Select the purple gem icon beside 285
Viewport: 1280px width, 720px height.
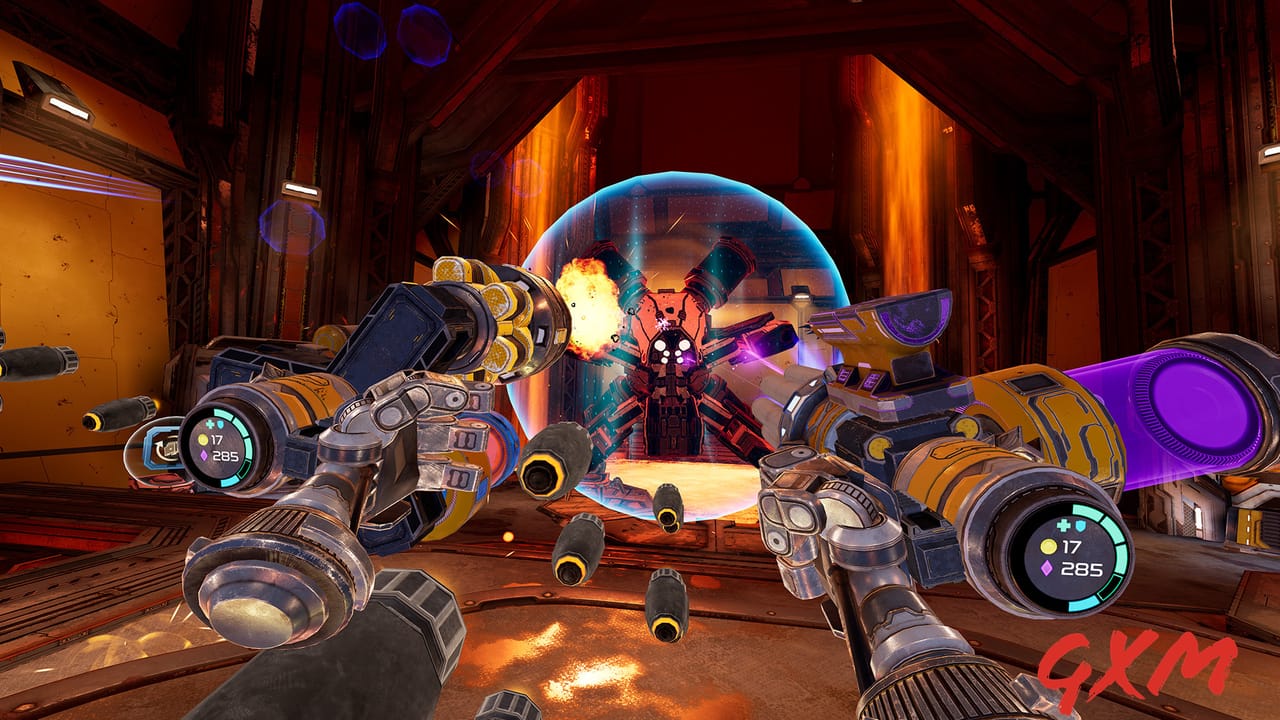tap(204, 456)
